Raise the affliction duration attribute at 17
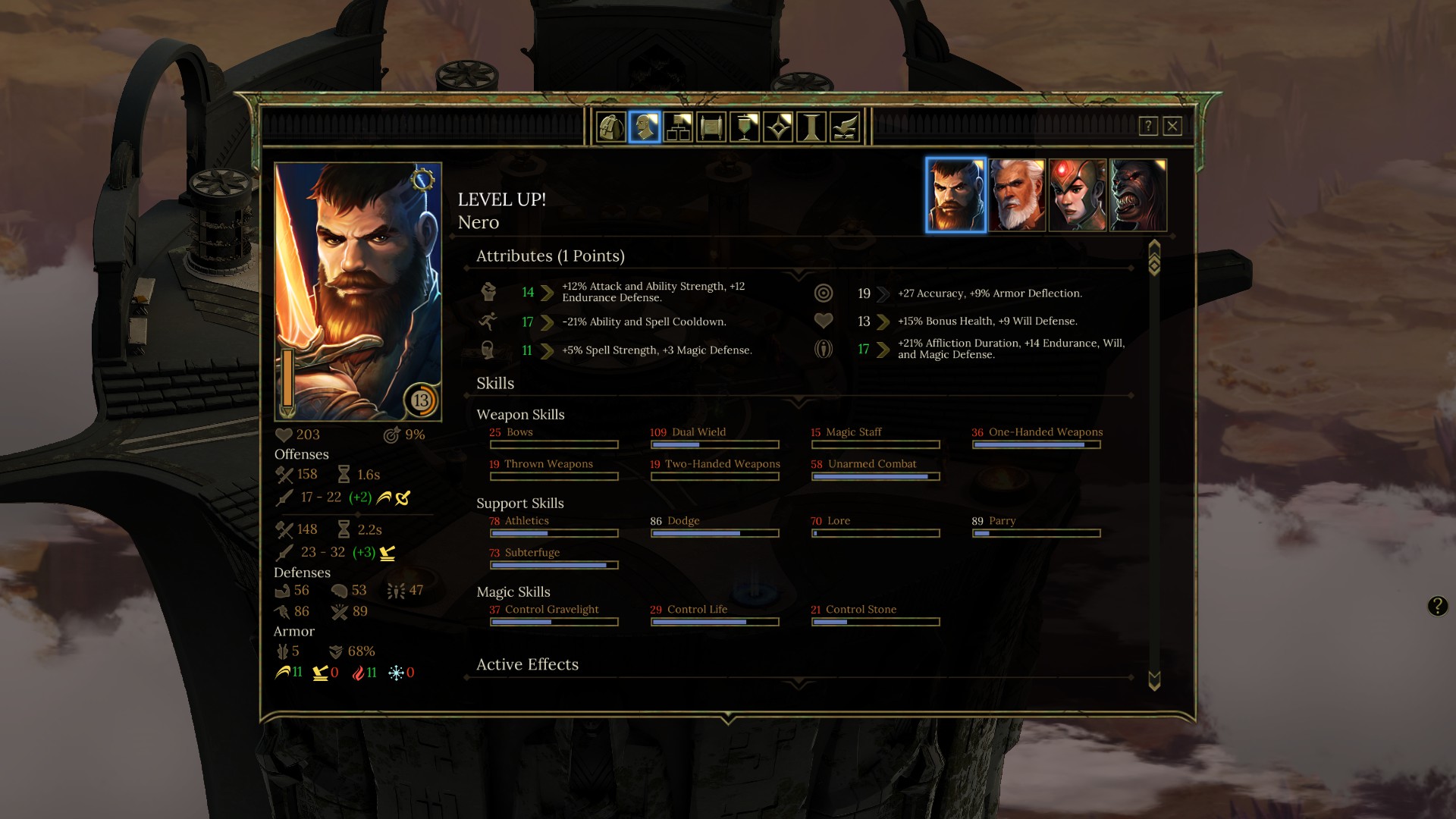Screen dimensions: 1456x819 tap(883, 350)
